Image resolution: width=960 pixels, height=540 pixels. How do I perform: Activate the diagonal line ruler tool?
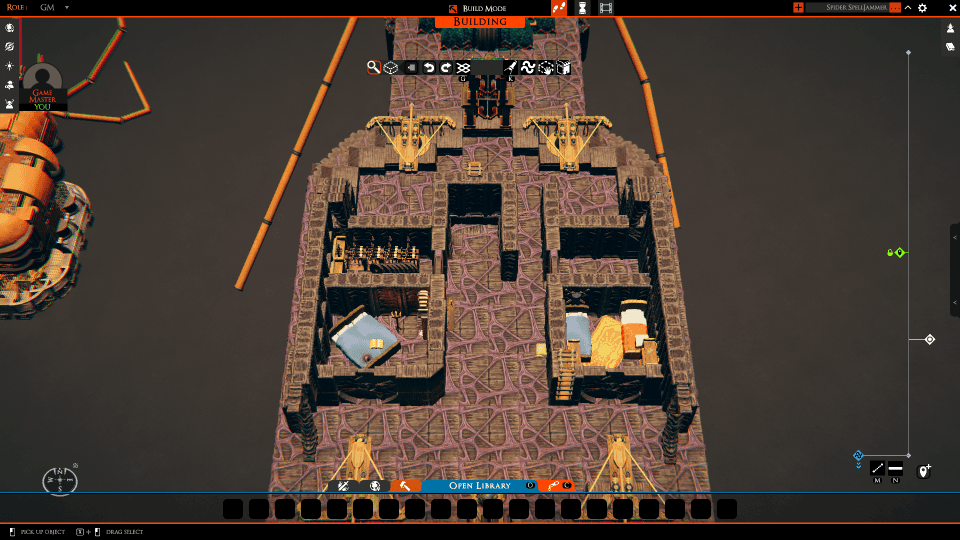click(x=877, y=468)
